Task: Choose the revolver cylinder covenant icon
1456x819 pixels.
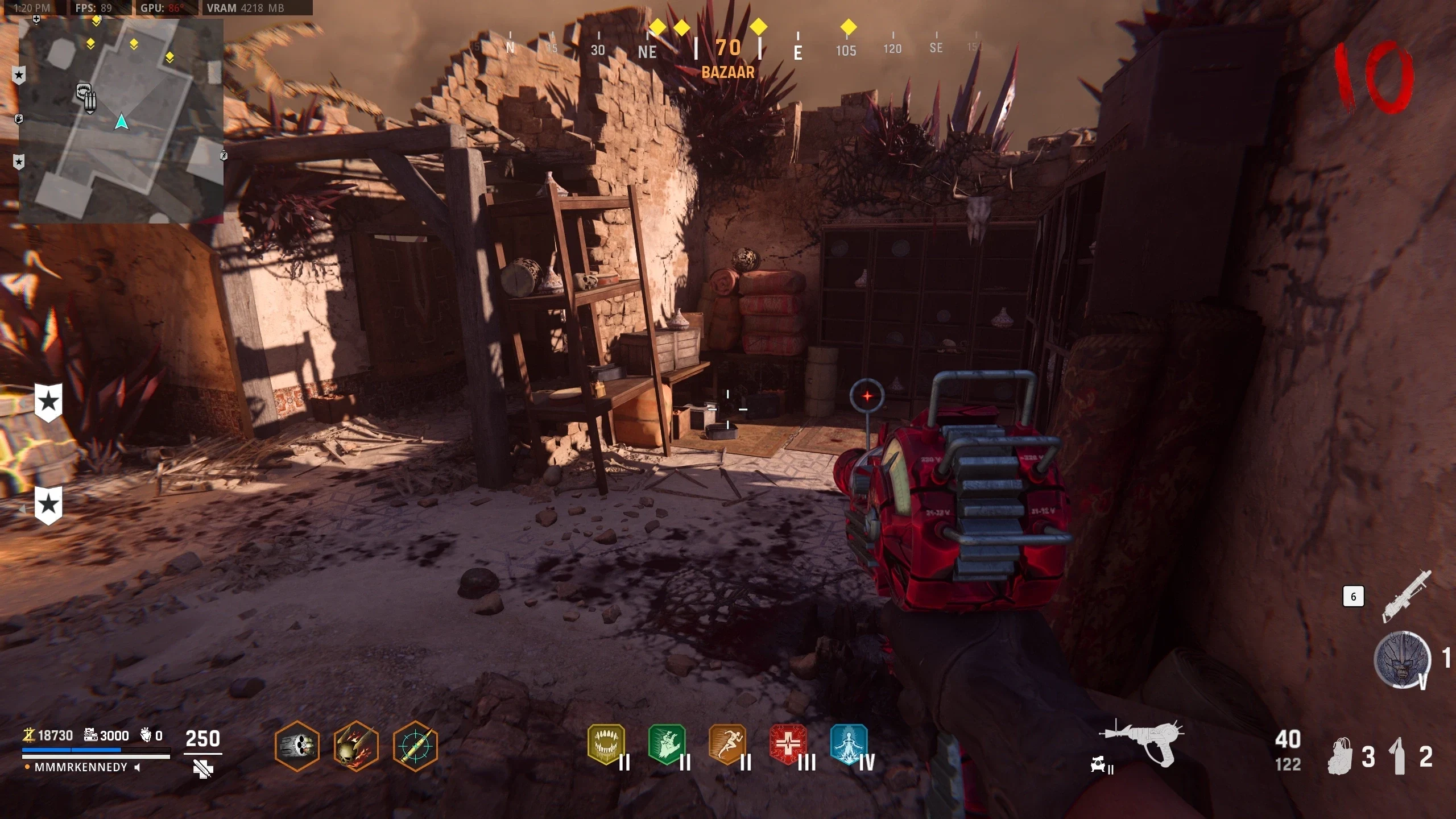Action: (297, 746)
